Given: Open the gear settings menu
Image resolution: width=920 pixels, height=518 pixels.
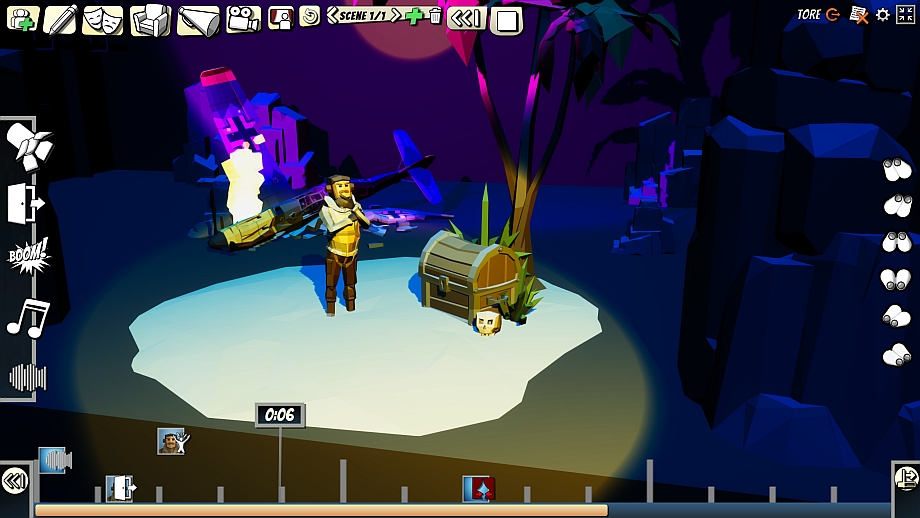Looking at the screenshot, I should 882,15.
